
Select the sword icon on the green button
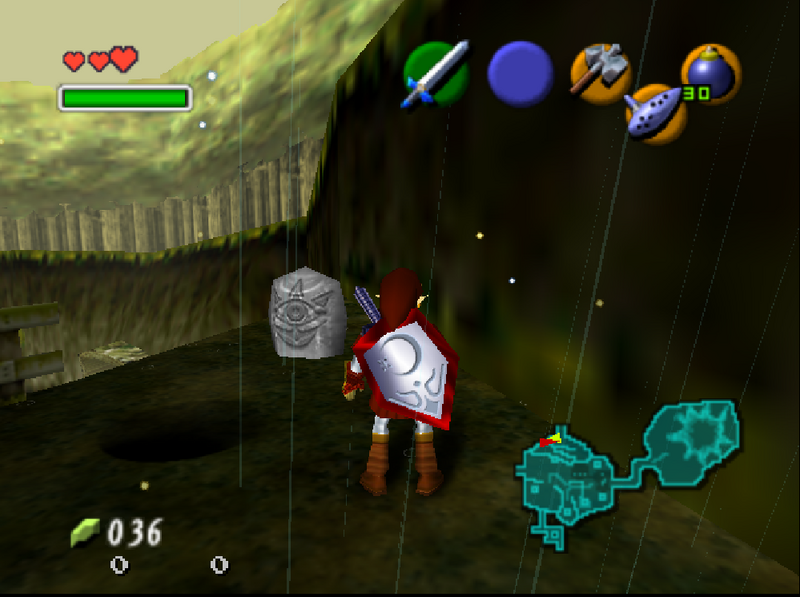[x=435, y=73]
